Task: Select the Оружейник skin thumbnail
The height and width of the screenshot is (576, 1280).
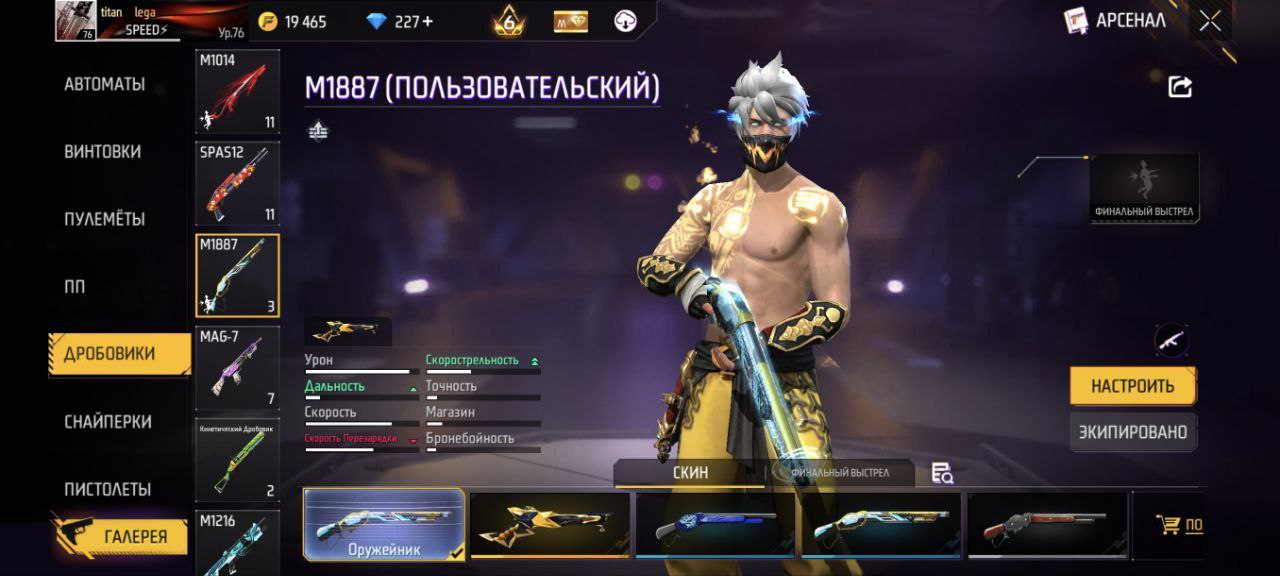Action: pyautogui.click(x=384, y=524)
